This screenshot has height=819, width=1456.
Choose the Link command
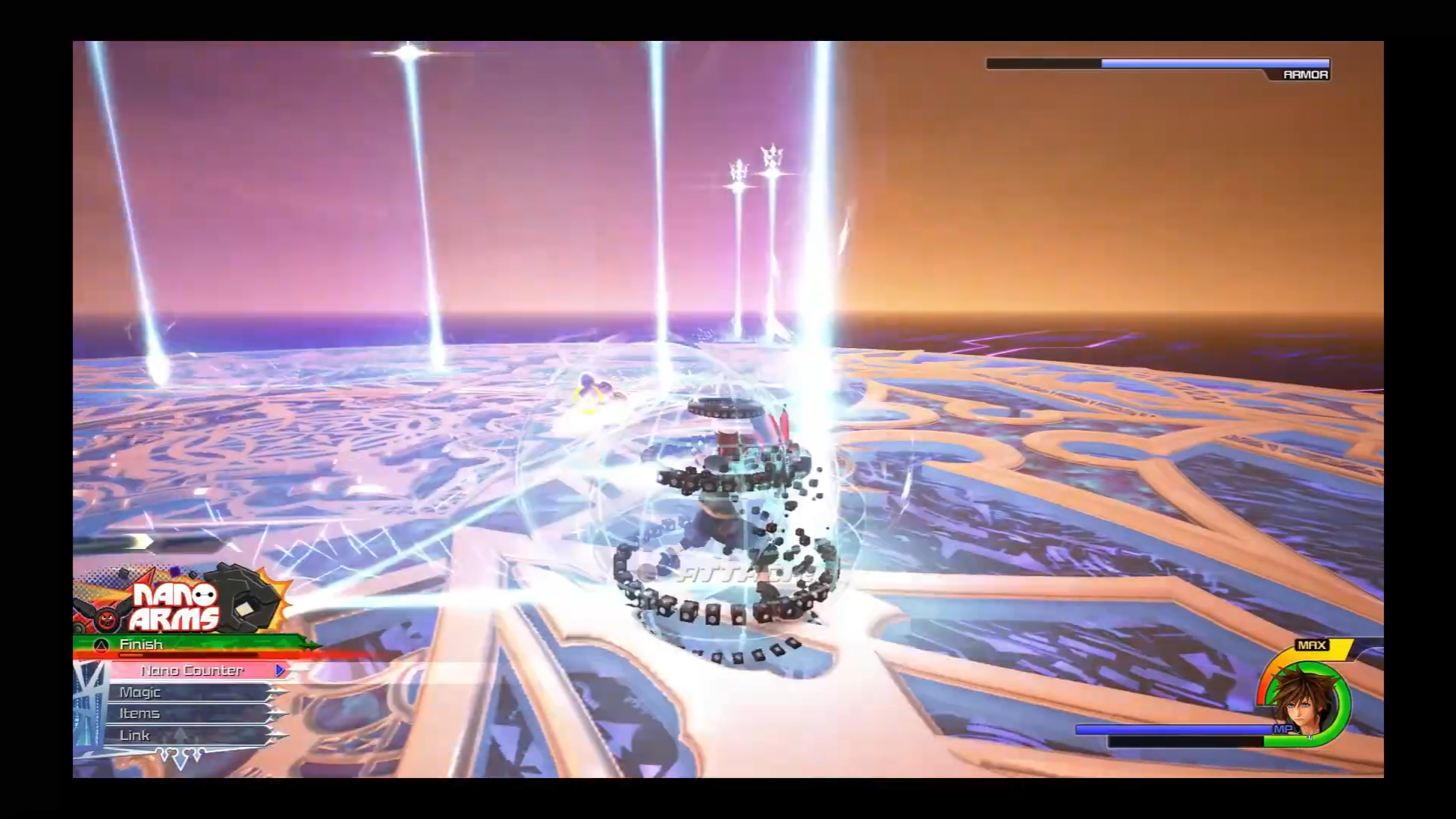click(190, 736)
